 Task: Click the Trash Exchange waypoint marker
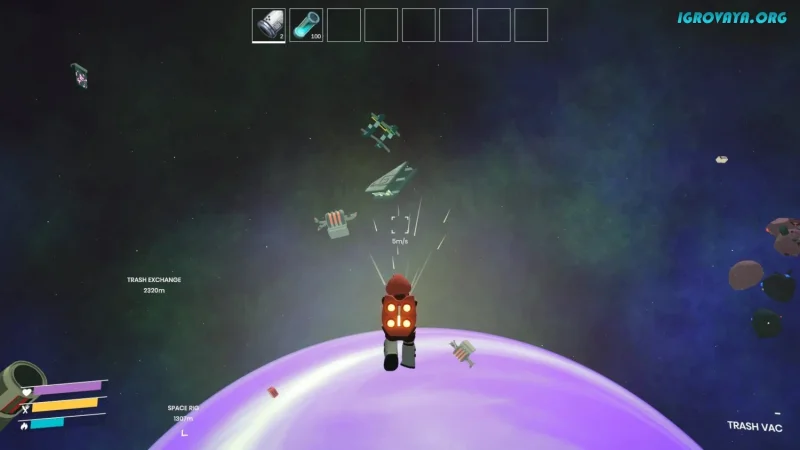(x=154, y=285)
